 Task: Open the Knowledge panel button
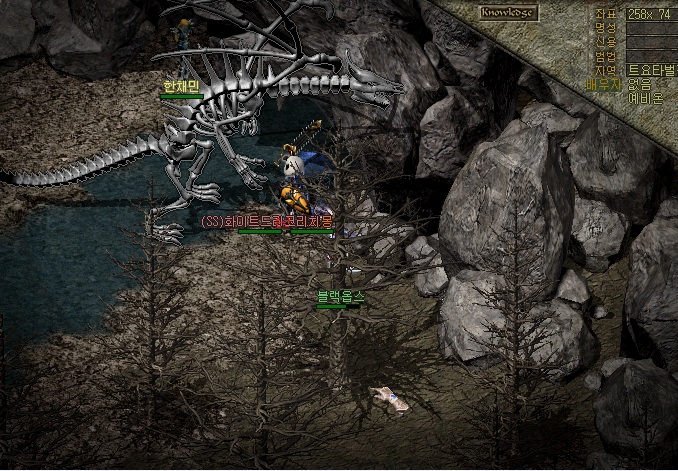[507, 13]
